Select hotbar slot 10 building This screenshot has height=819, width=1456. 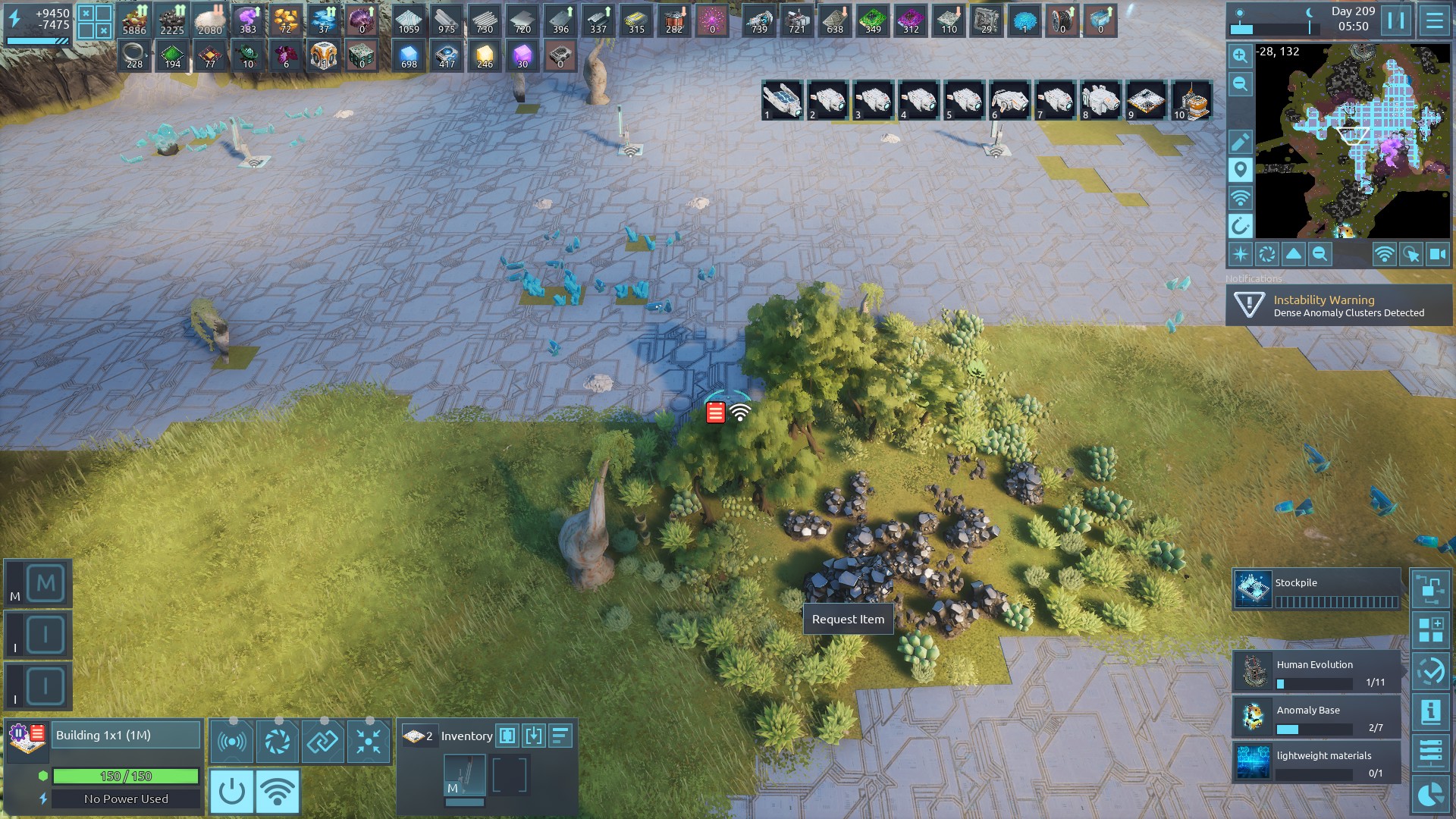[x=1191, y=101]
